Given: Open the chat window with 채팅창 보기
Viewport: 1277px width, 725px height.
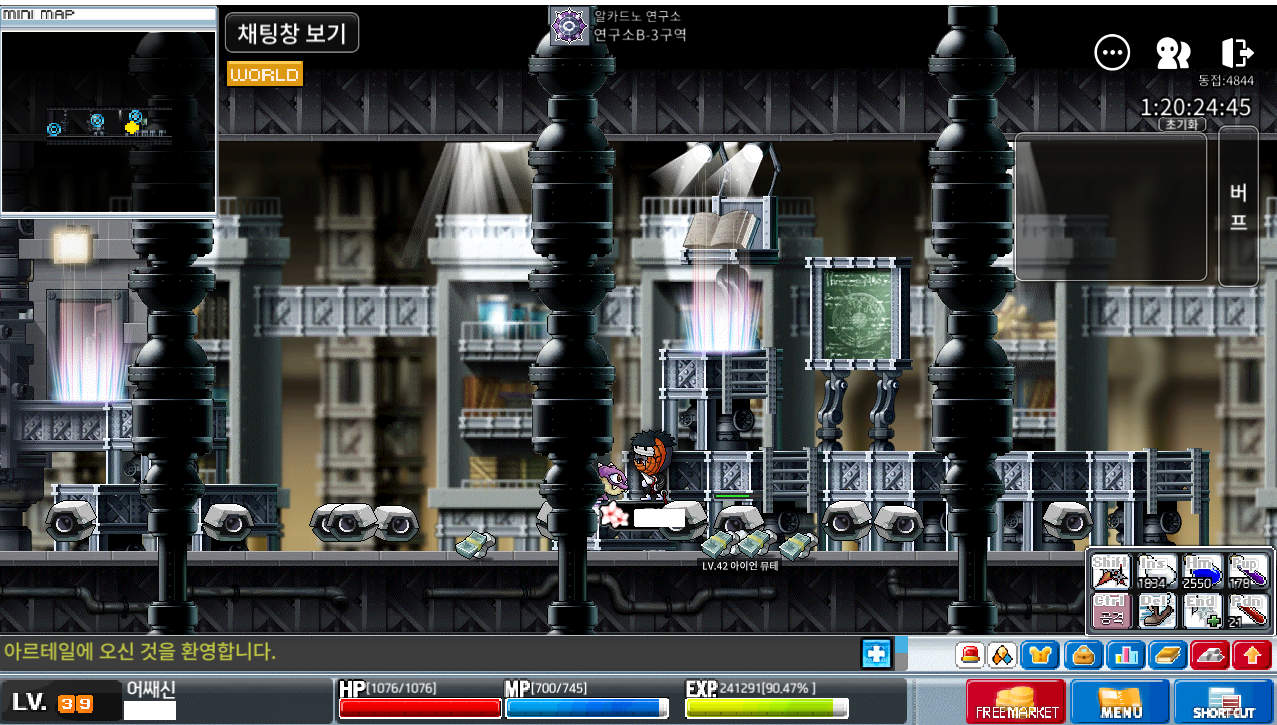Looking at the screenshot, I should click(291, 33).
